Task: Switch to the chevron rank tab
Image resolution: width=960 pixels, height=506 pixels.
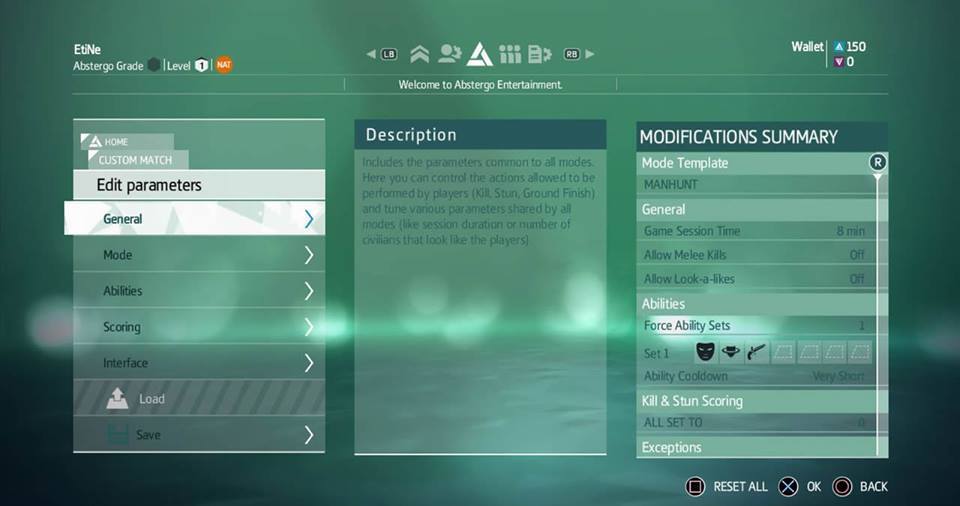Action: 420,54
